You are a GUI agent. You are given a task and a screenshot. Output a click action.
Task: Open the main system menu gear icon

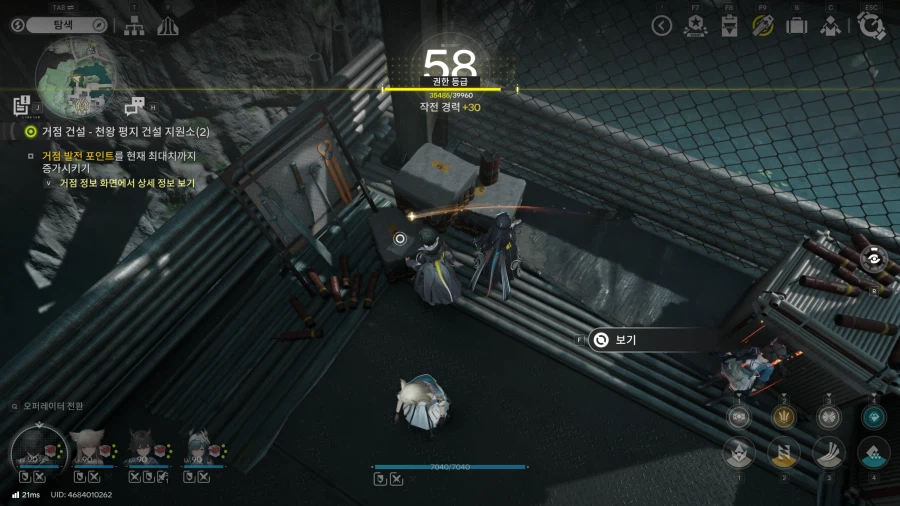pyautogui.click(x=871, y=26)
